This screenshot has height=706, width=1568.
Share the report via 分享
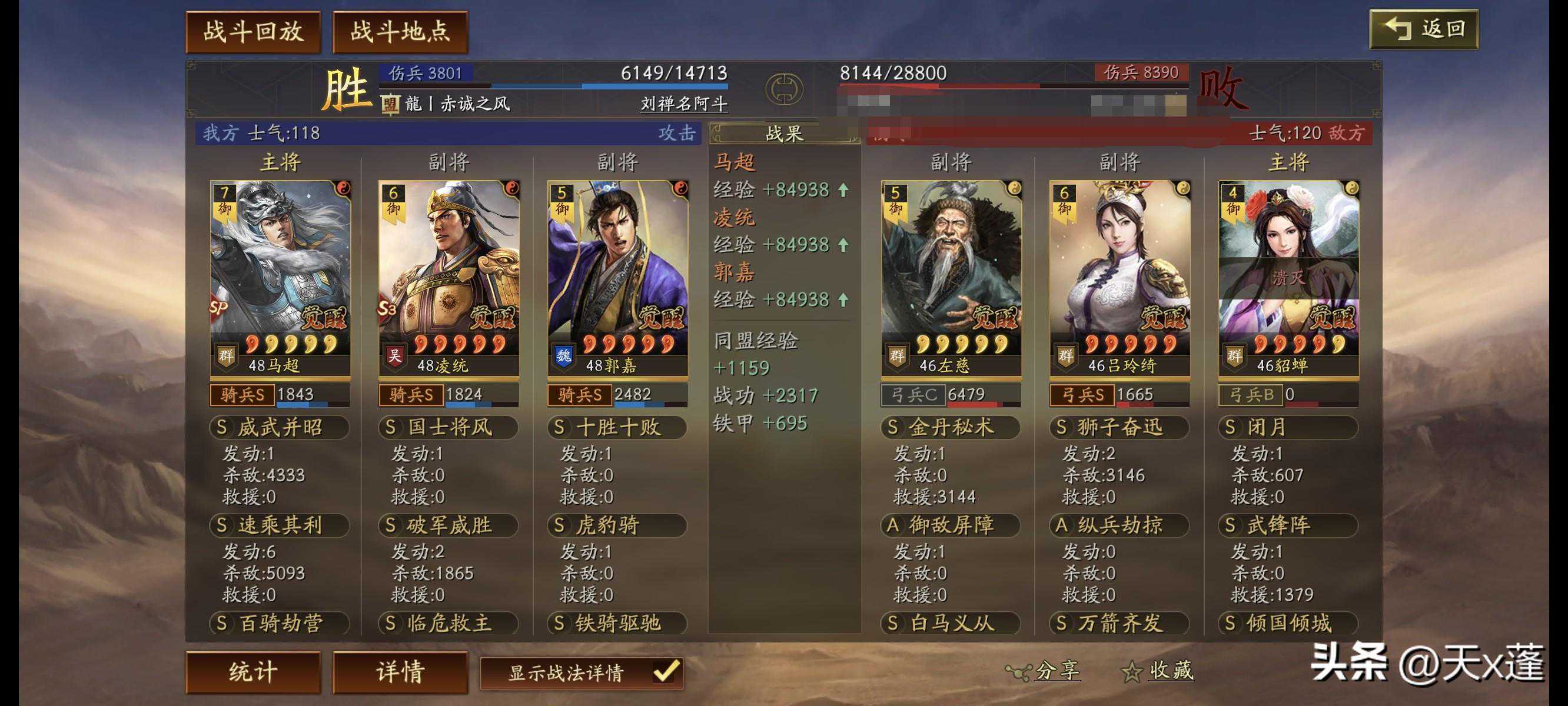coord(1044,671)
